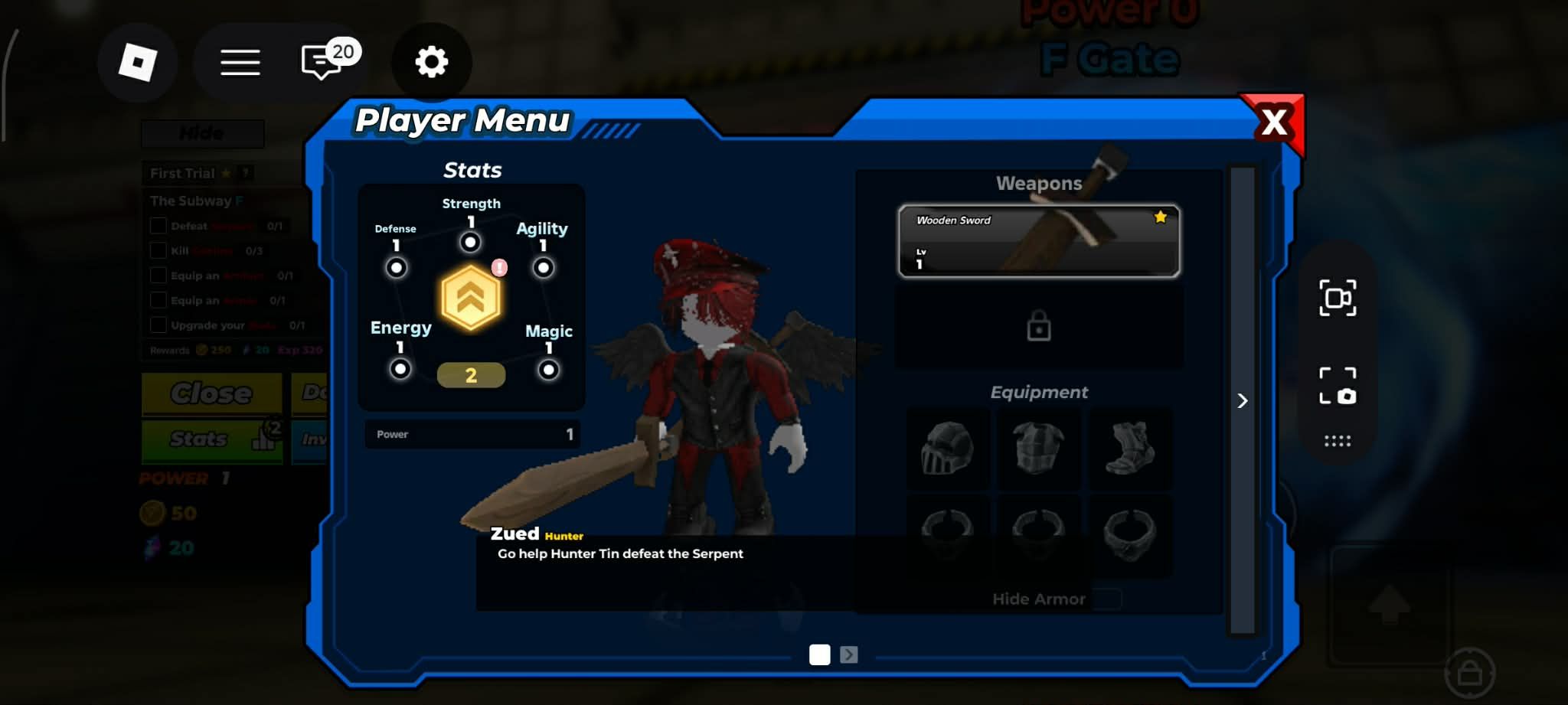Image resolution: width=1568 pixels, height=705 pixels.
Task: Open the Roblox logo menu
Action: [138, 62]
